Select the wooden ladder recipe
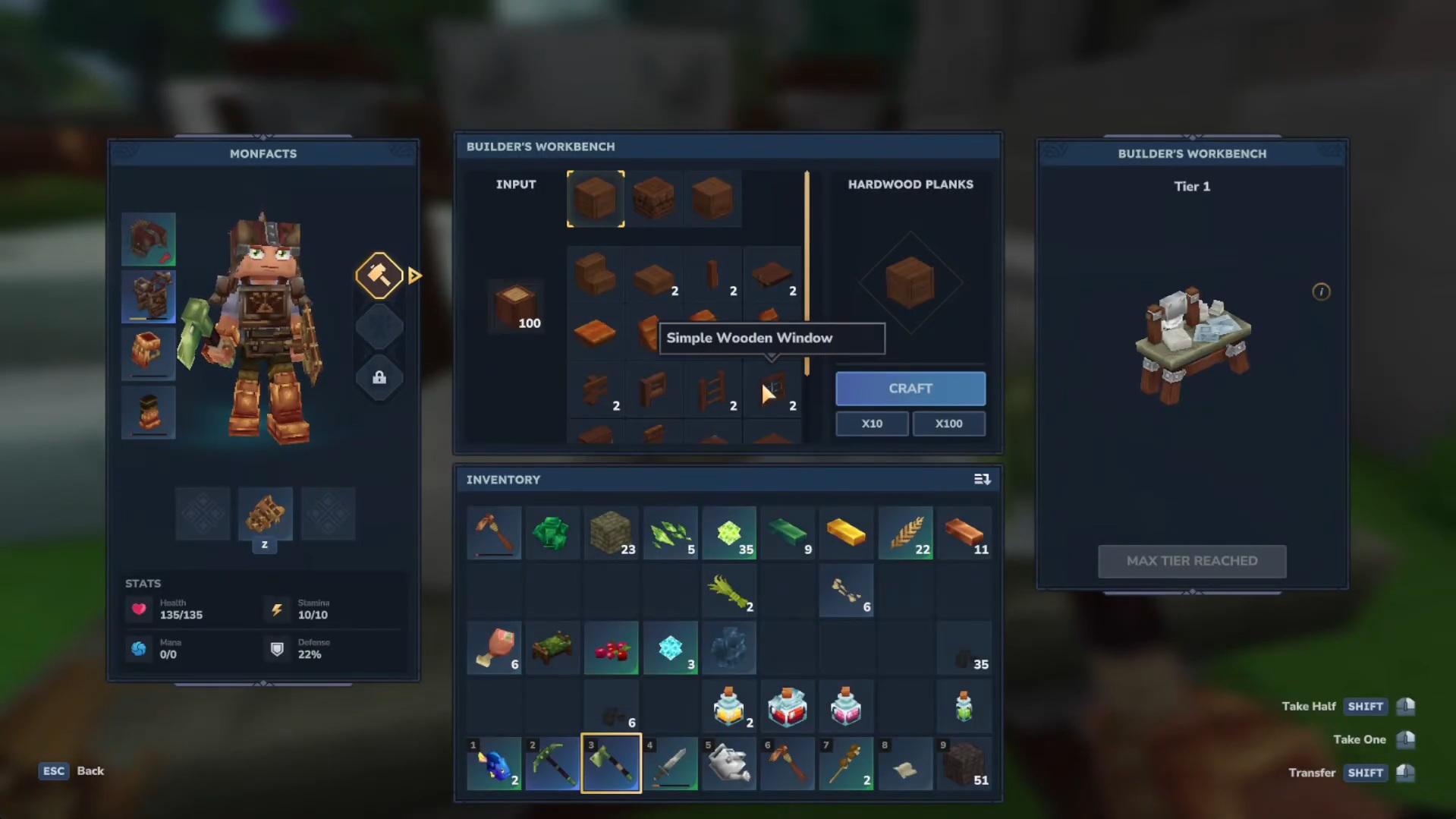The height and width of the screenshot is (819, 1456). point(713,389)
